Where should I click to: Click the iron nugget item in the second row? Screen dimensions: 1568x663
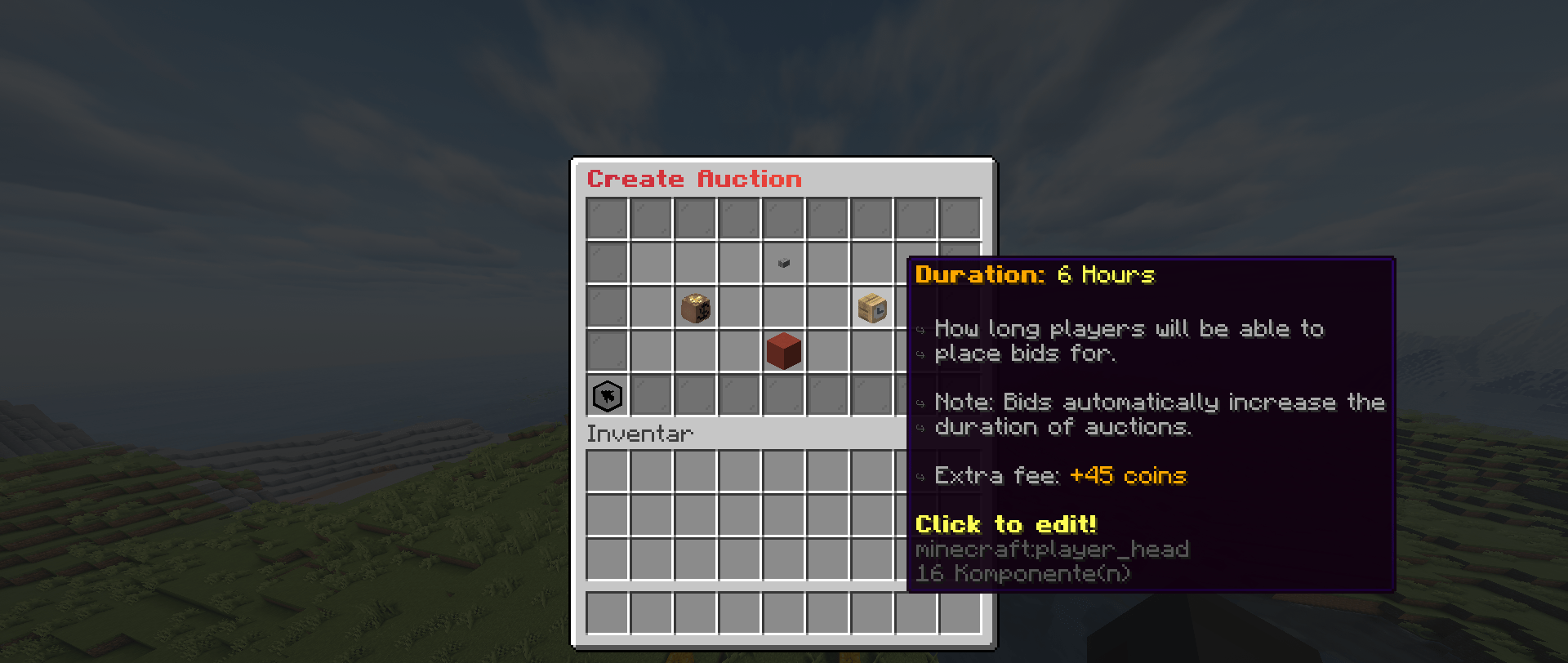coord(782,263)
